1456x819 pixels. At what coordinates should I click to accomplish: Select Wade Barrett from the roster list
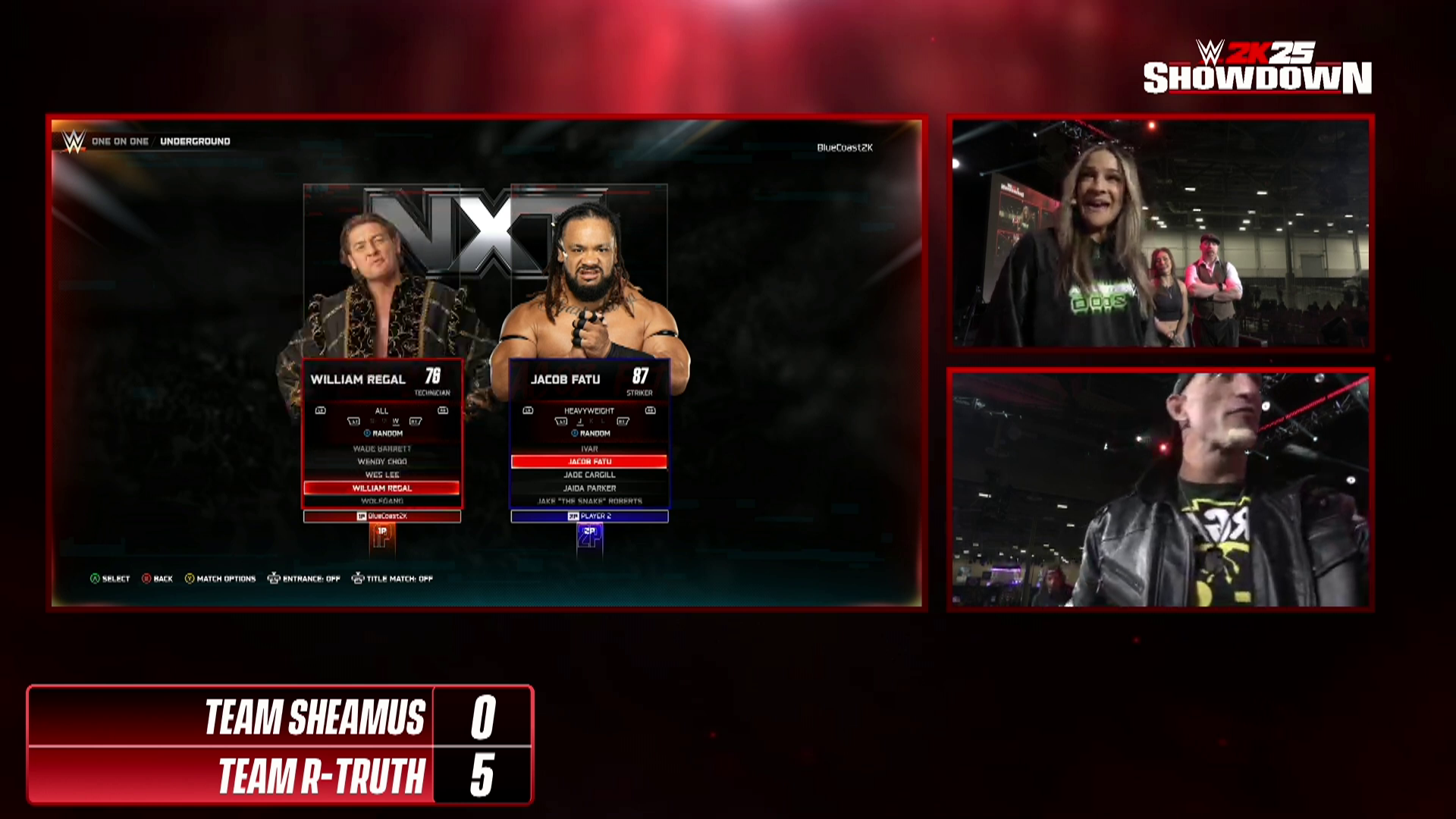(x=382, y=449)
